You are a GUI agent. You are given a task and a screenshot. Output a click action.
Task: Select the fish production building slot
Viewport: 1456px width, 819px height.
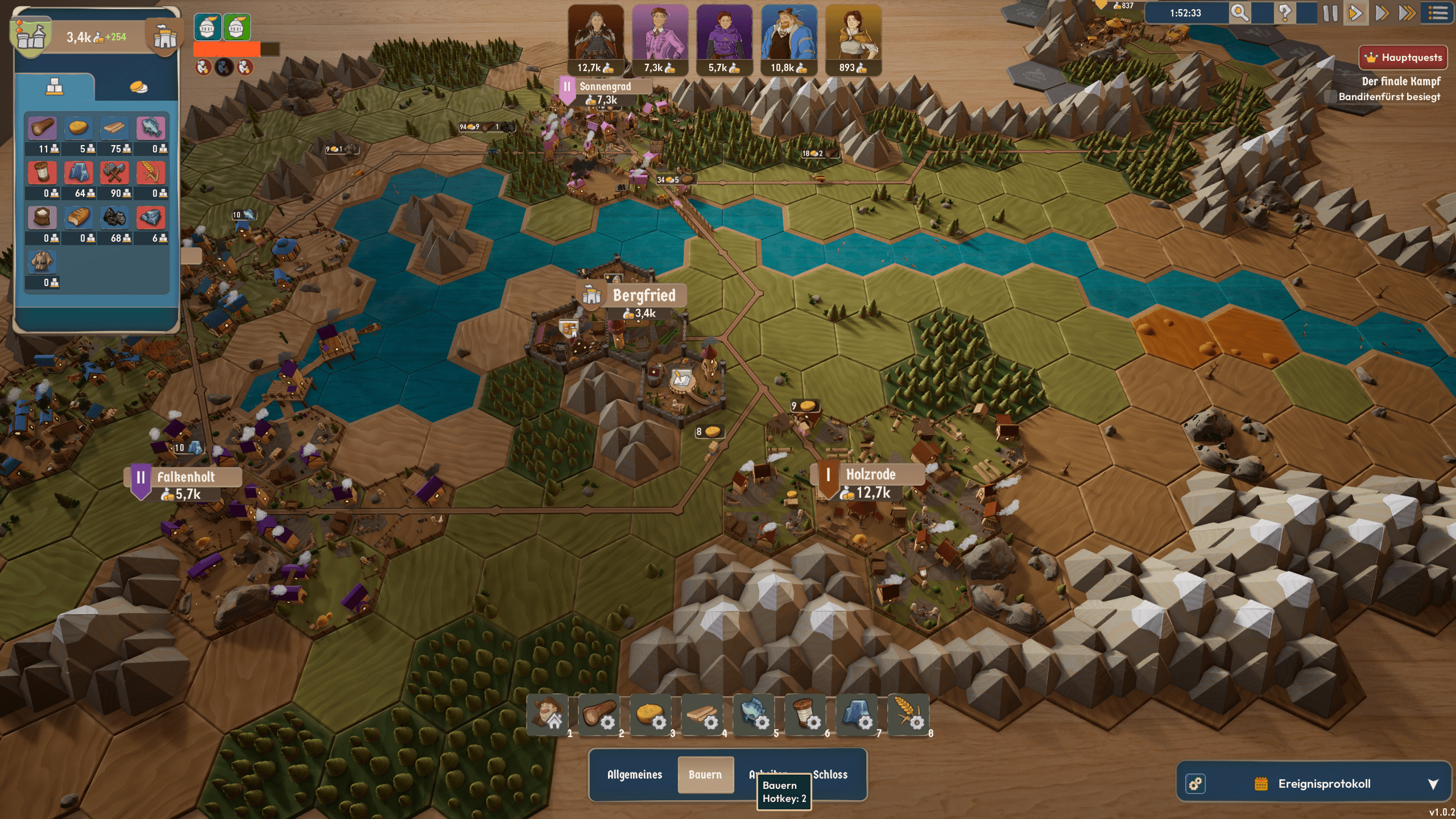pos(754,715)
